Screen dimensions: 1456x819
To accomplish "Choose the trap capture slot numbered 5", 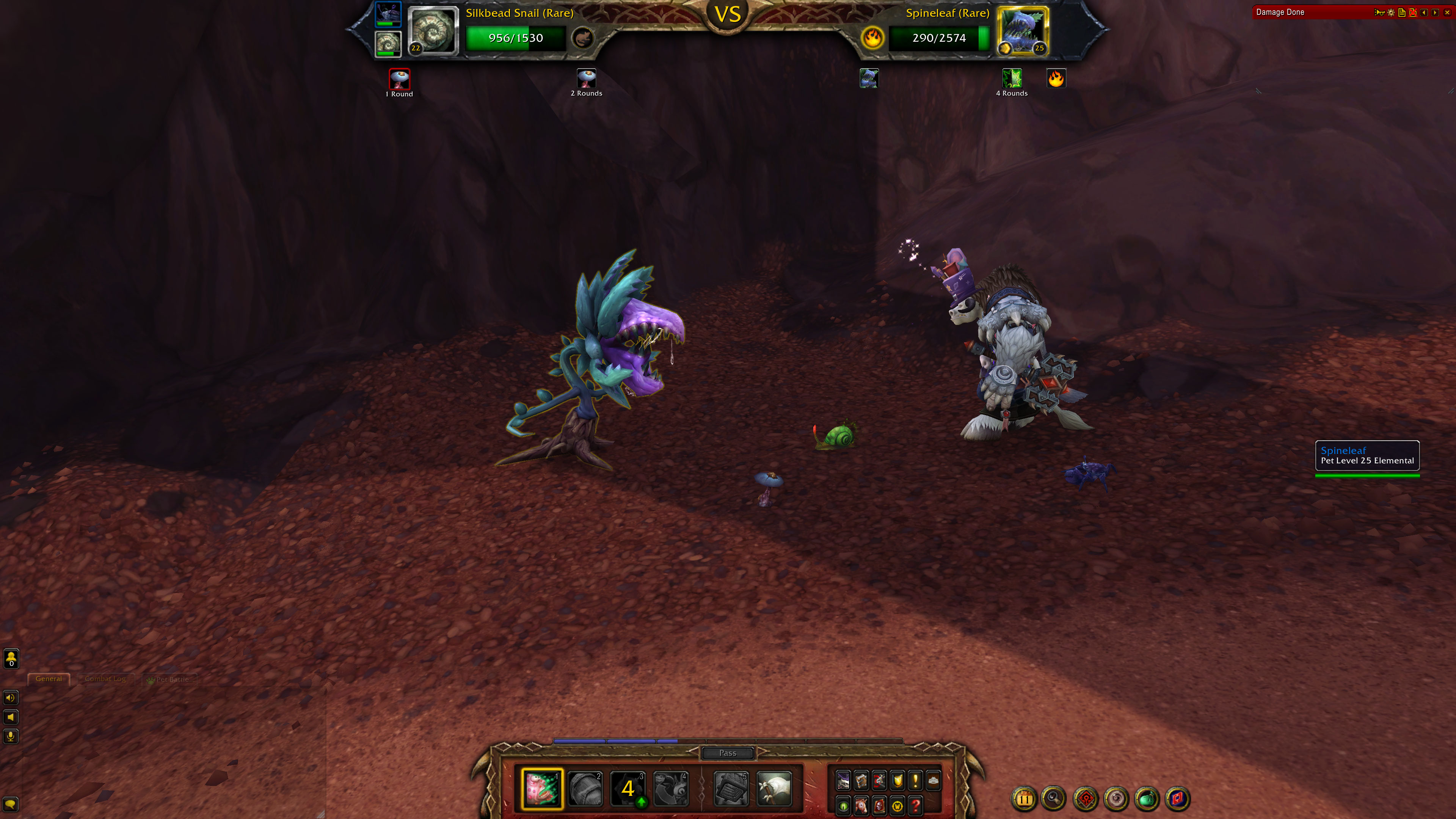I will [731, 789].
